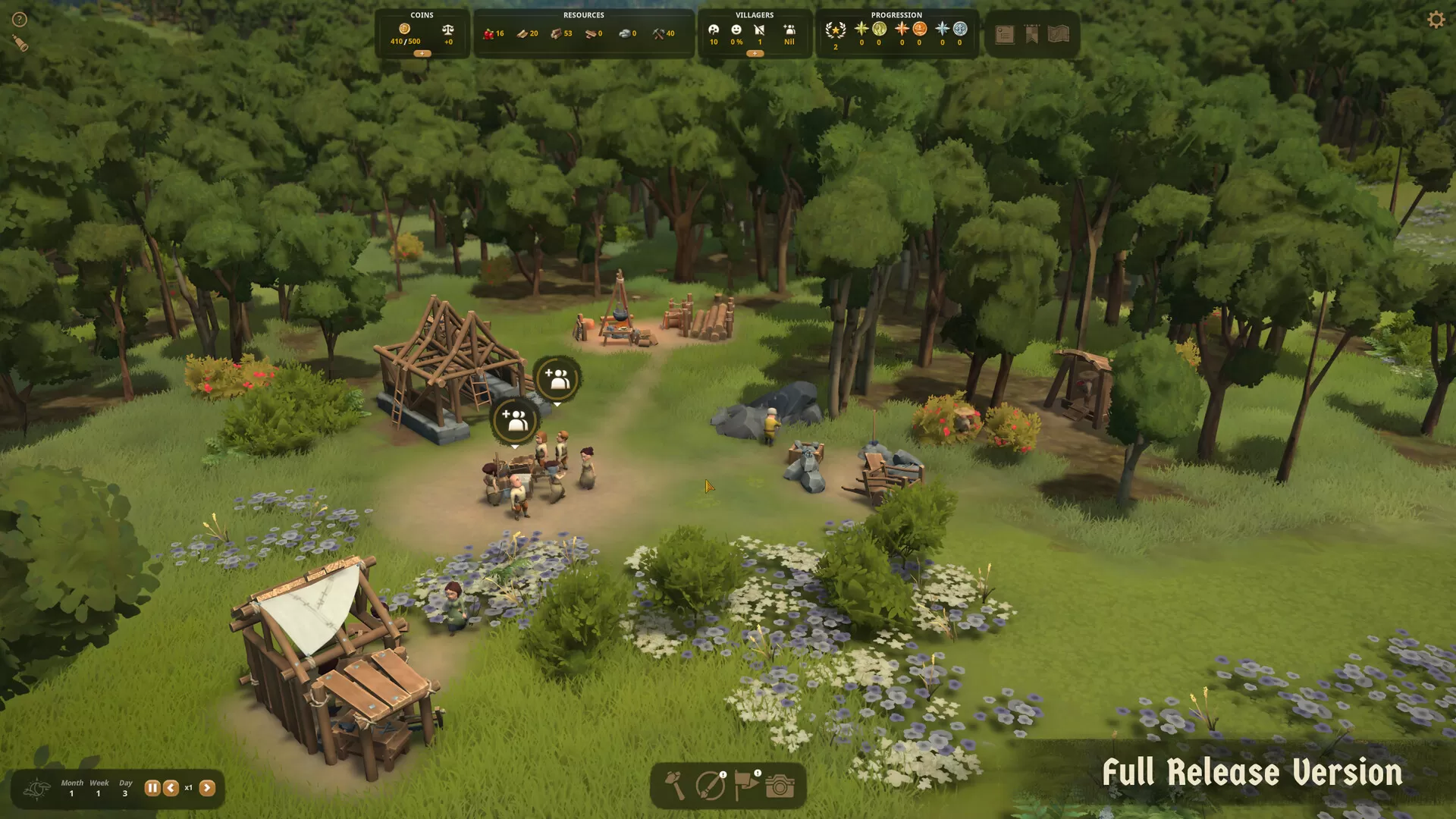Image resolution: width=1456 pixels, height=819 pixels.
Task: Click the x1 speed indicator
Action: point(189,788)
